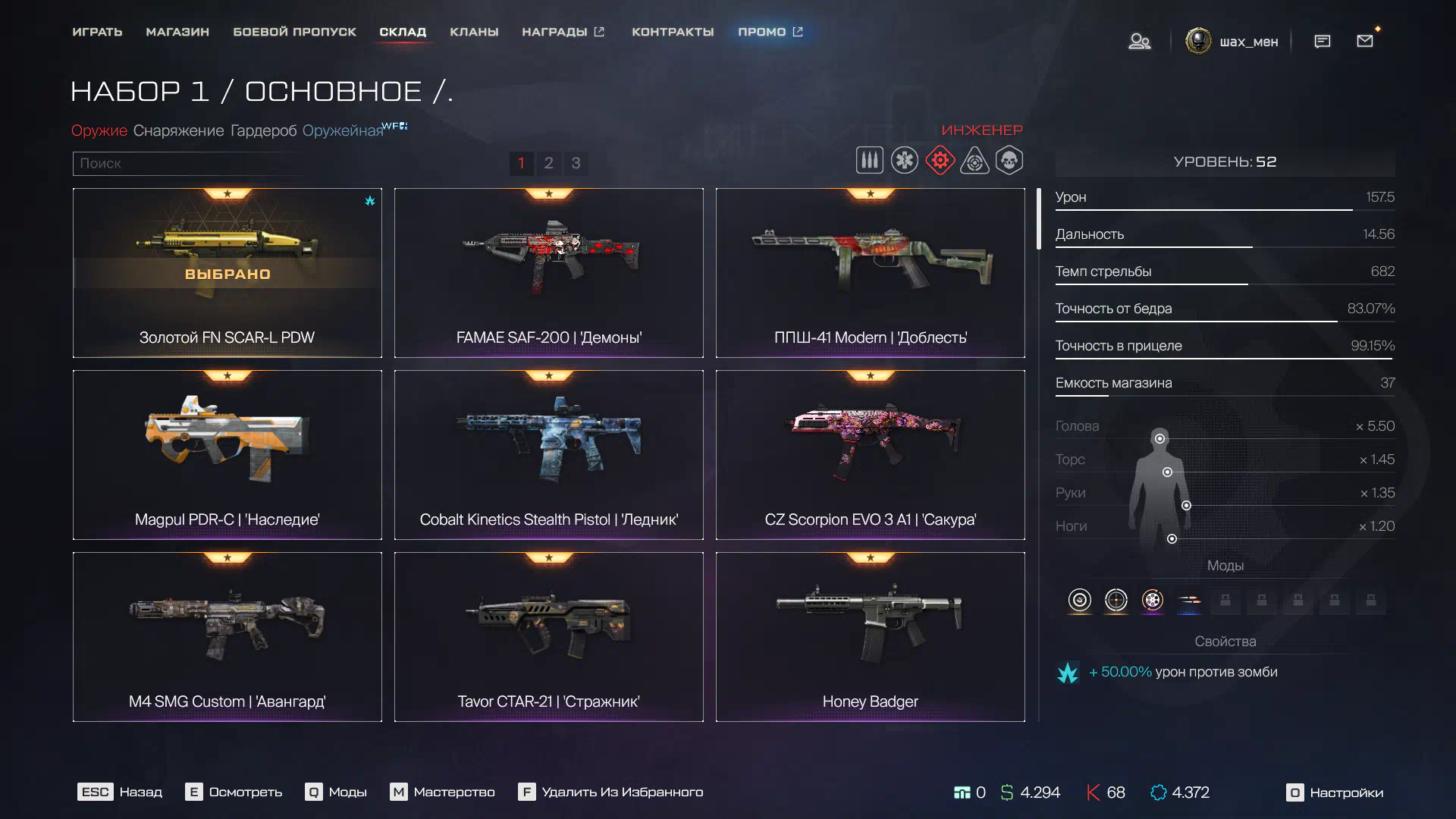Select the medic class icon
Viewport: 1456px width, 819px height.
click(x=904, y=161)
